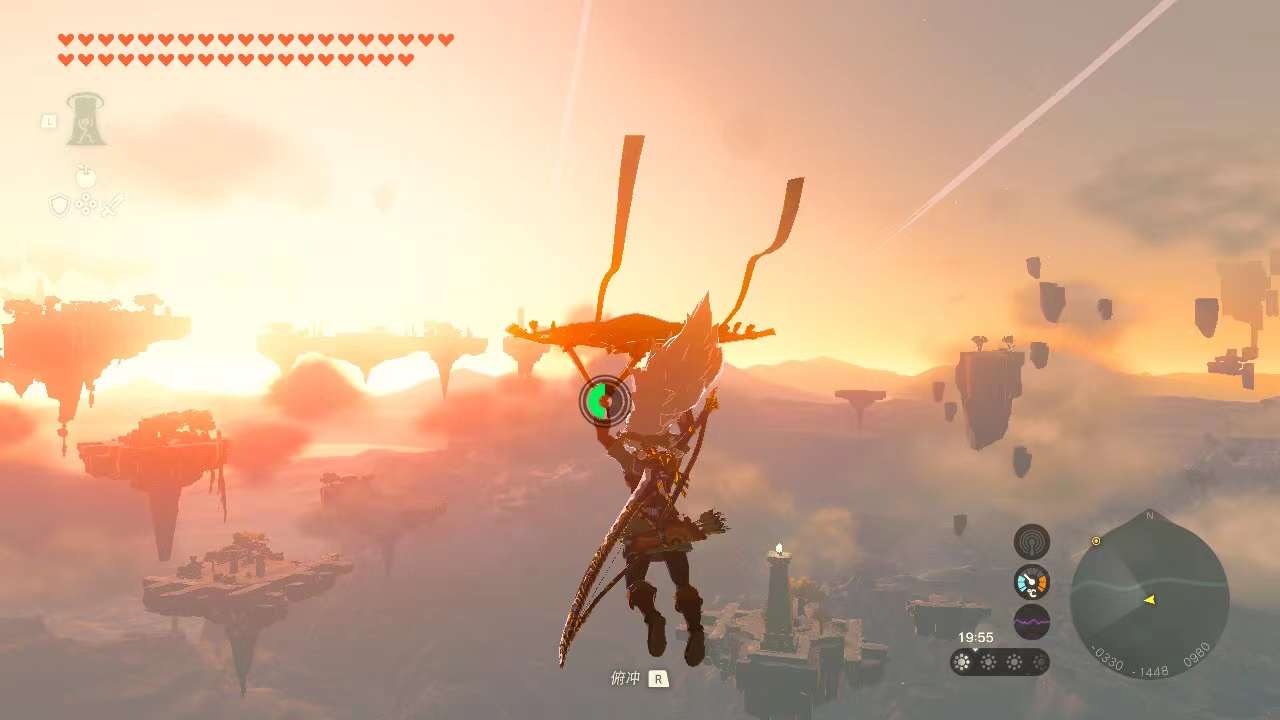Open the apple materials quick-select icon
The width and height of the screenshot is (1280, 720).
[x=86, y=177]
